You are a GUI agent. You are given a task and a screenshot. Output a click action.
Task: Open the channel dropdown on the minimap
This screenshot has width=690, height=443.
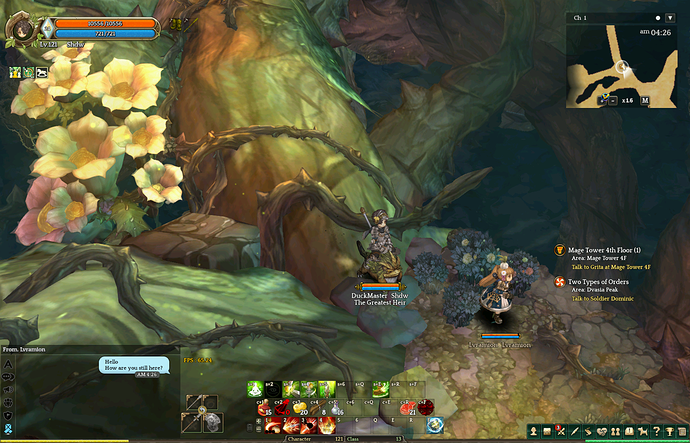(670, 18)
